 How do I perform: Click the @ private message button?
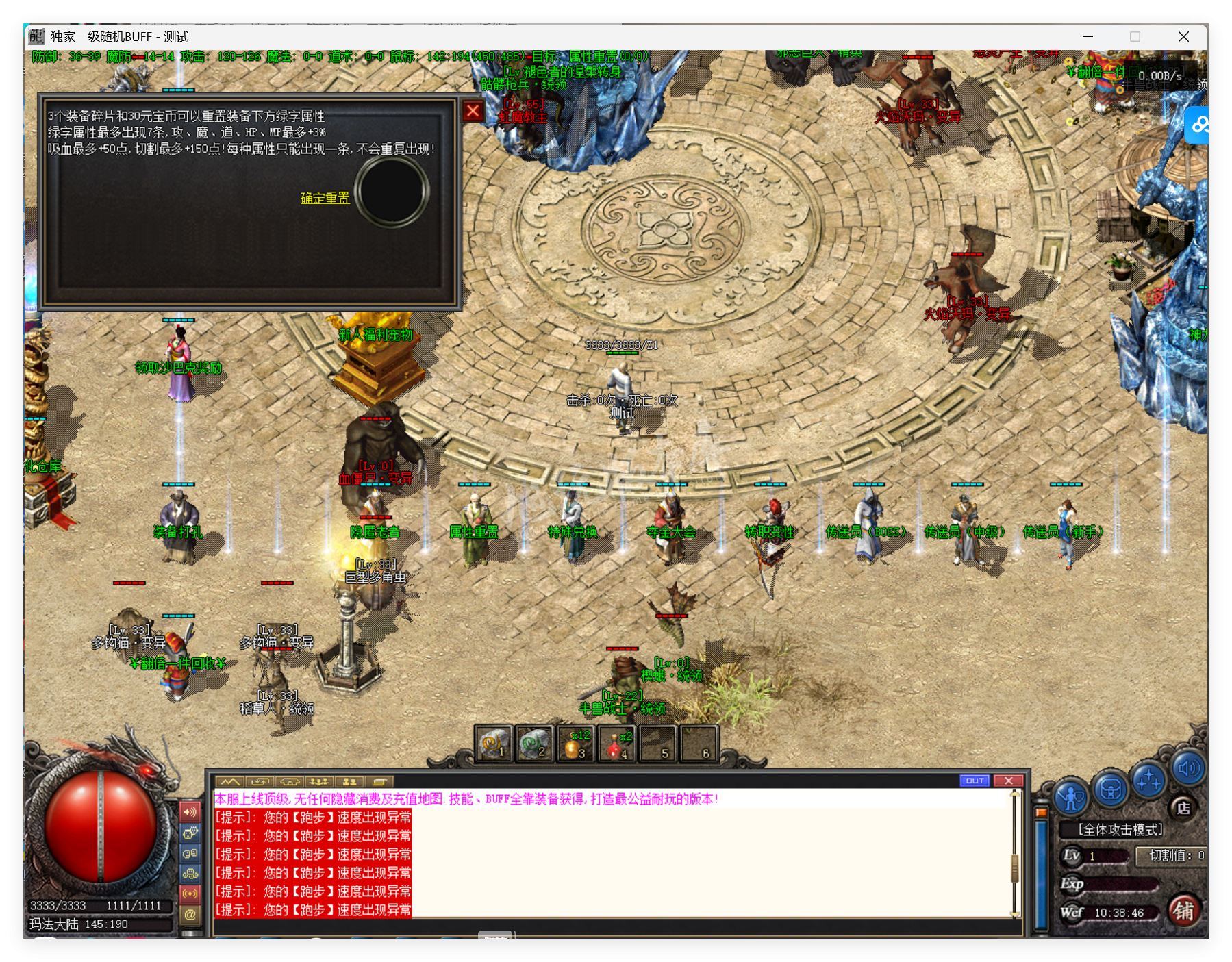point(190,914)
